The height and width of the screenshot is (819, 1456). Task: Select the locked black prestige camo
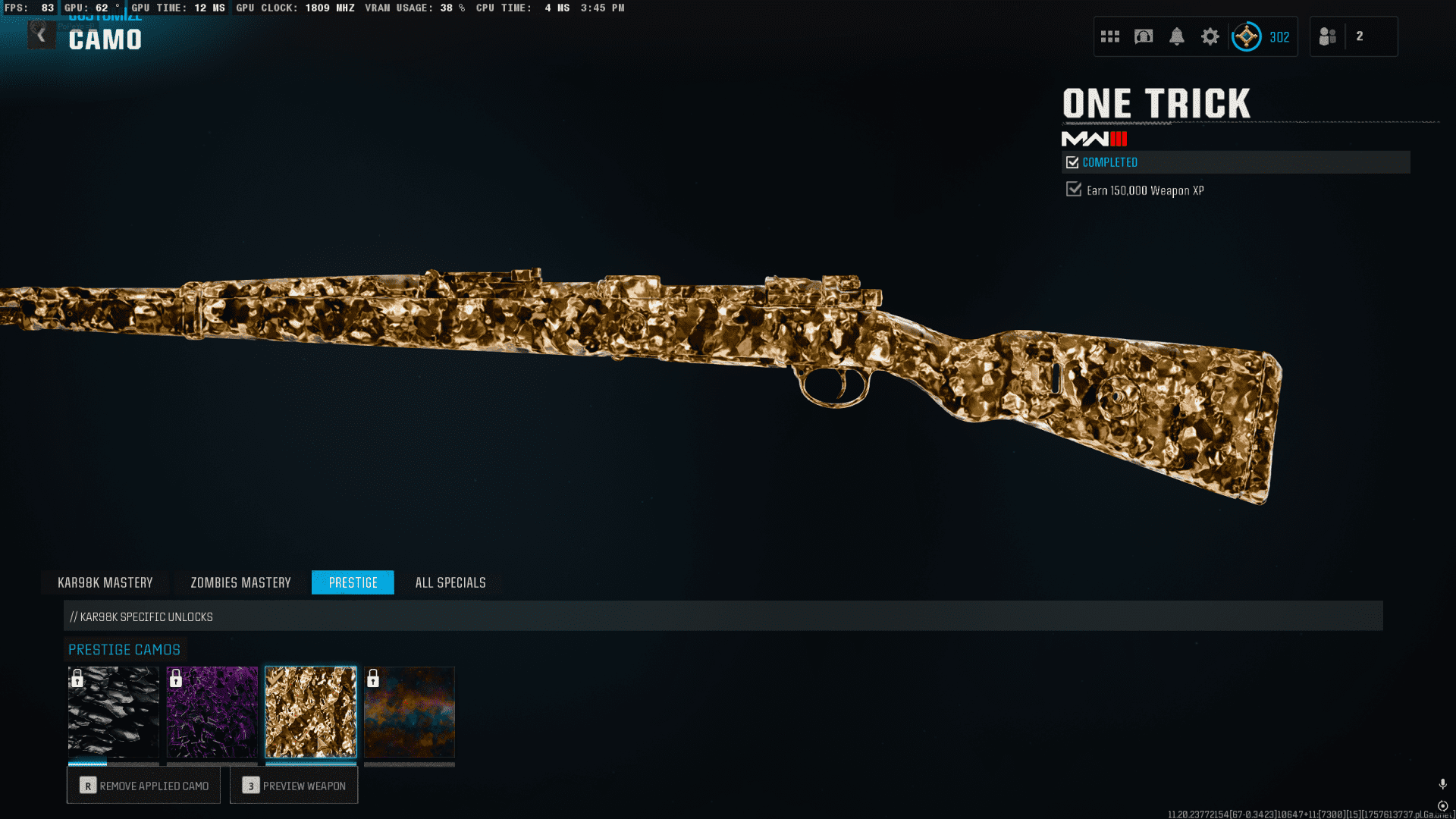click(114, 712)
